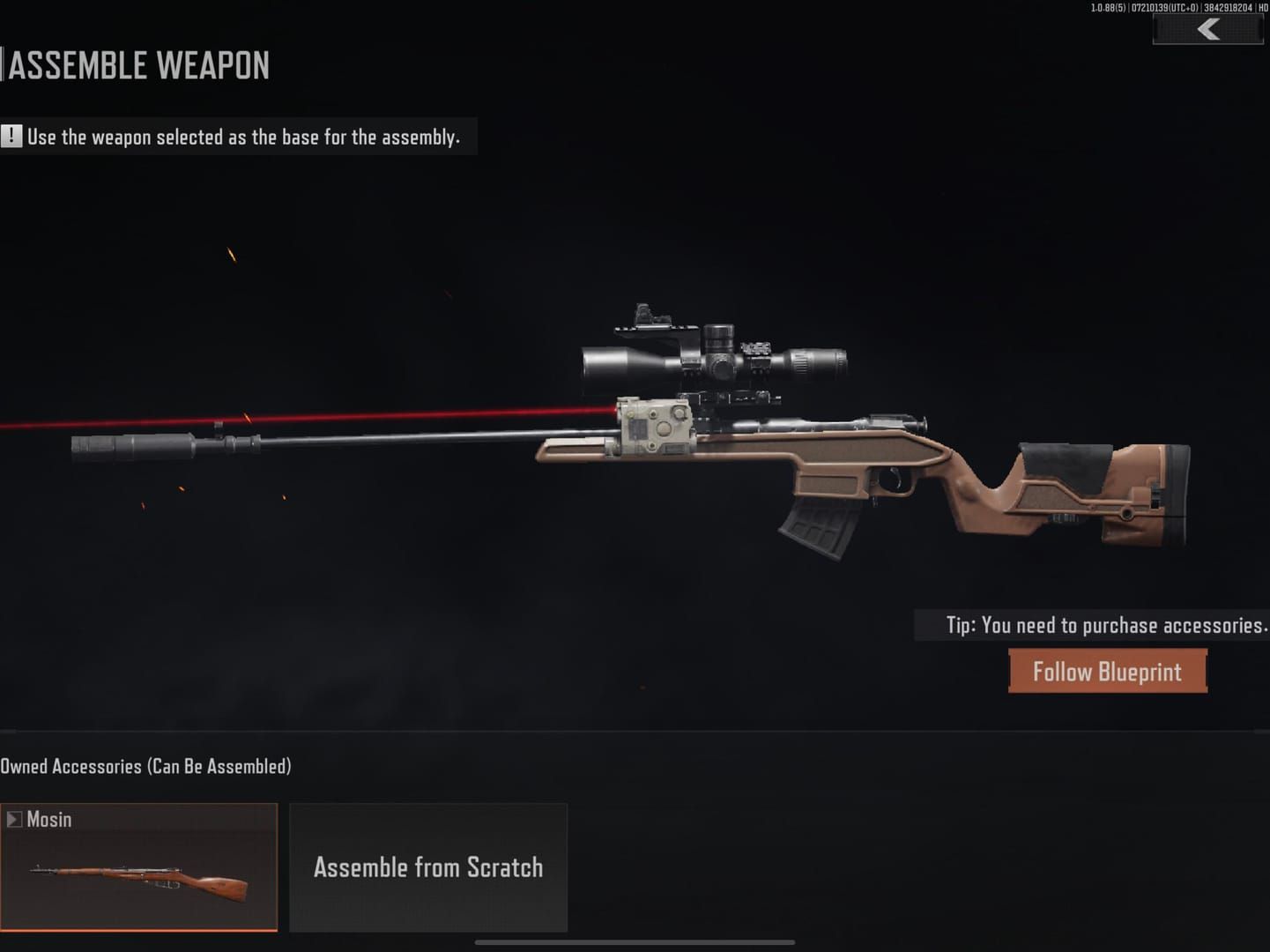This screenshot has width=1270, height=952.
Task: Select the Mosin weapon thumbnail
Action: (138, 881)
